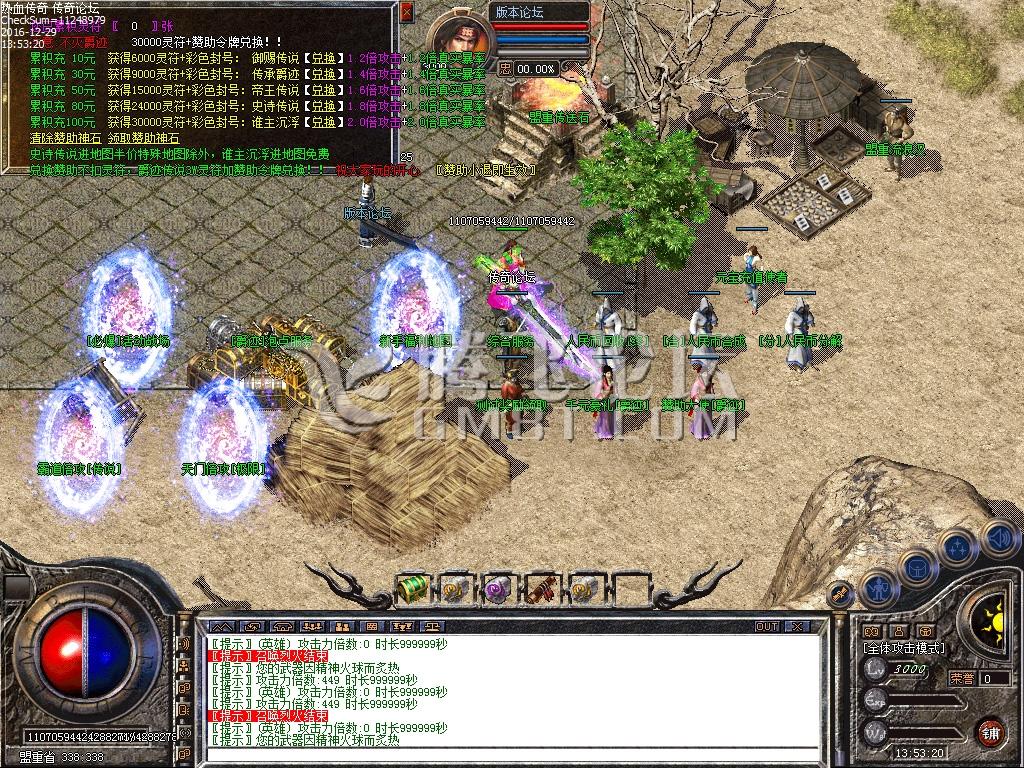The image size is (1024, 768).
Task: Use the green treasure chest in the belt
Action: click(x=412, y=589)
